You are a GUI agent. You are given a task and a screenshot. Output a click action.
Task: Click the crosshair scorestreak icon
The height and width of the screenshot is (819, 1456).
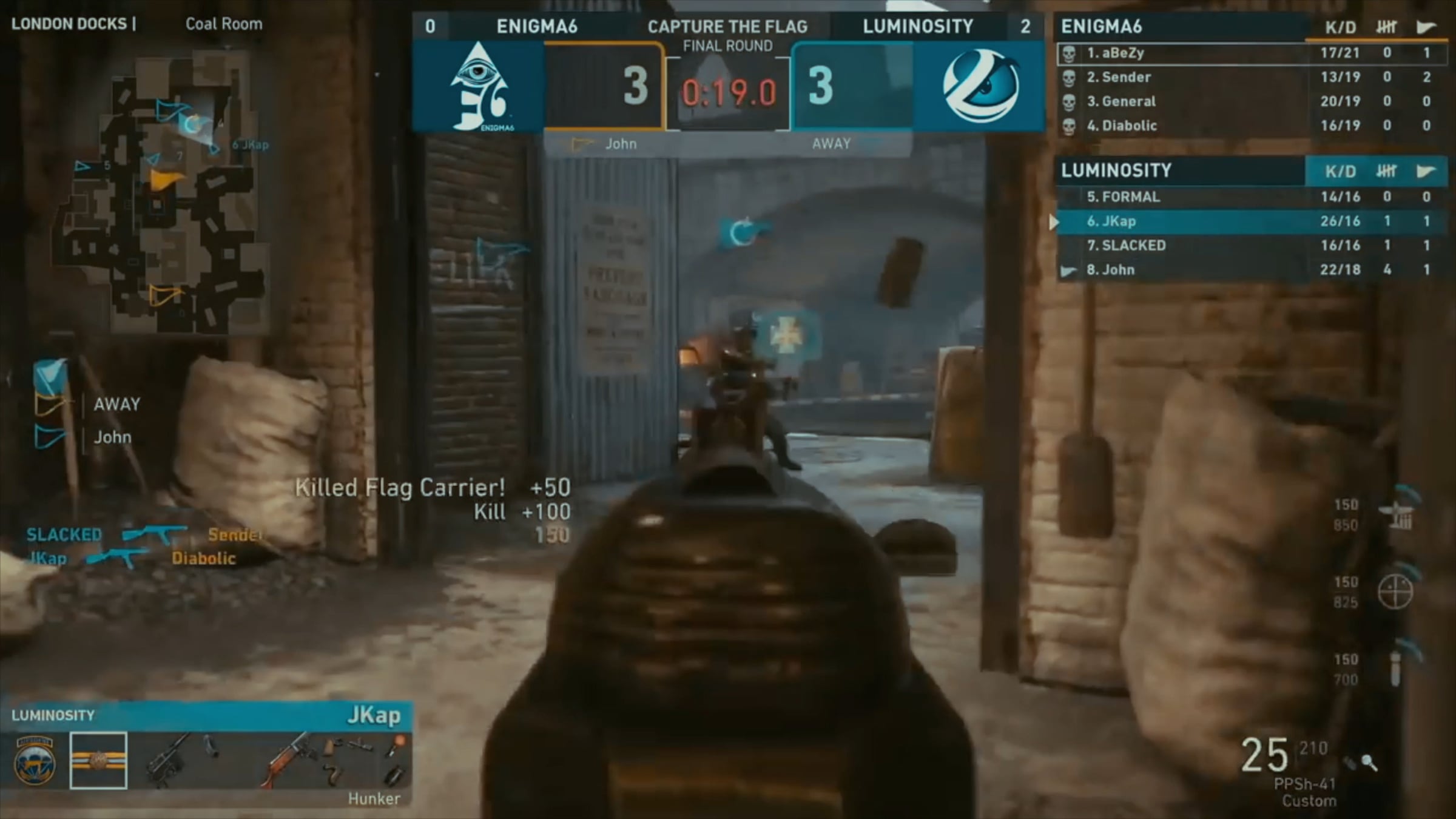(1395, 591)
